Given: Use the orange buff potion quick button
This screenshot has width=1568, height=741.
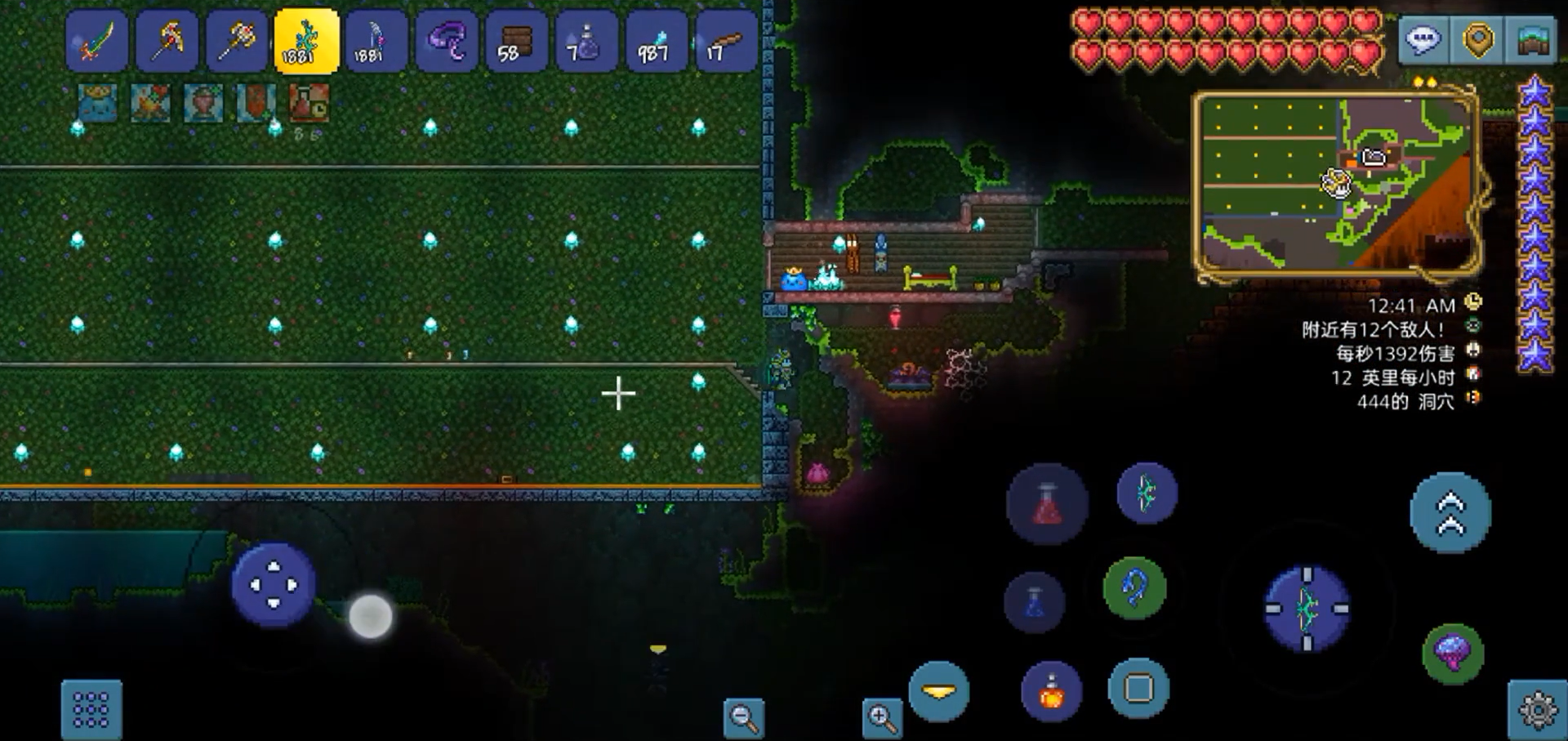Looking at the screenshot, I should point(1052,691).
